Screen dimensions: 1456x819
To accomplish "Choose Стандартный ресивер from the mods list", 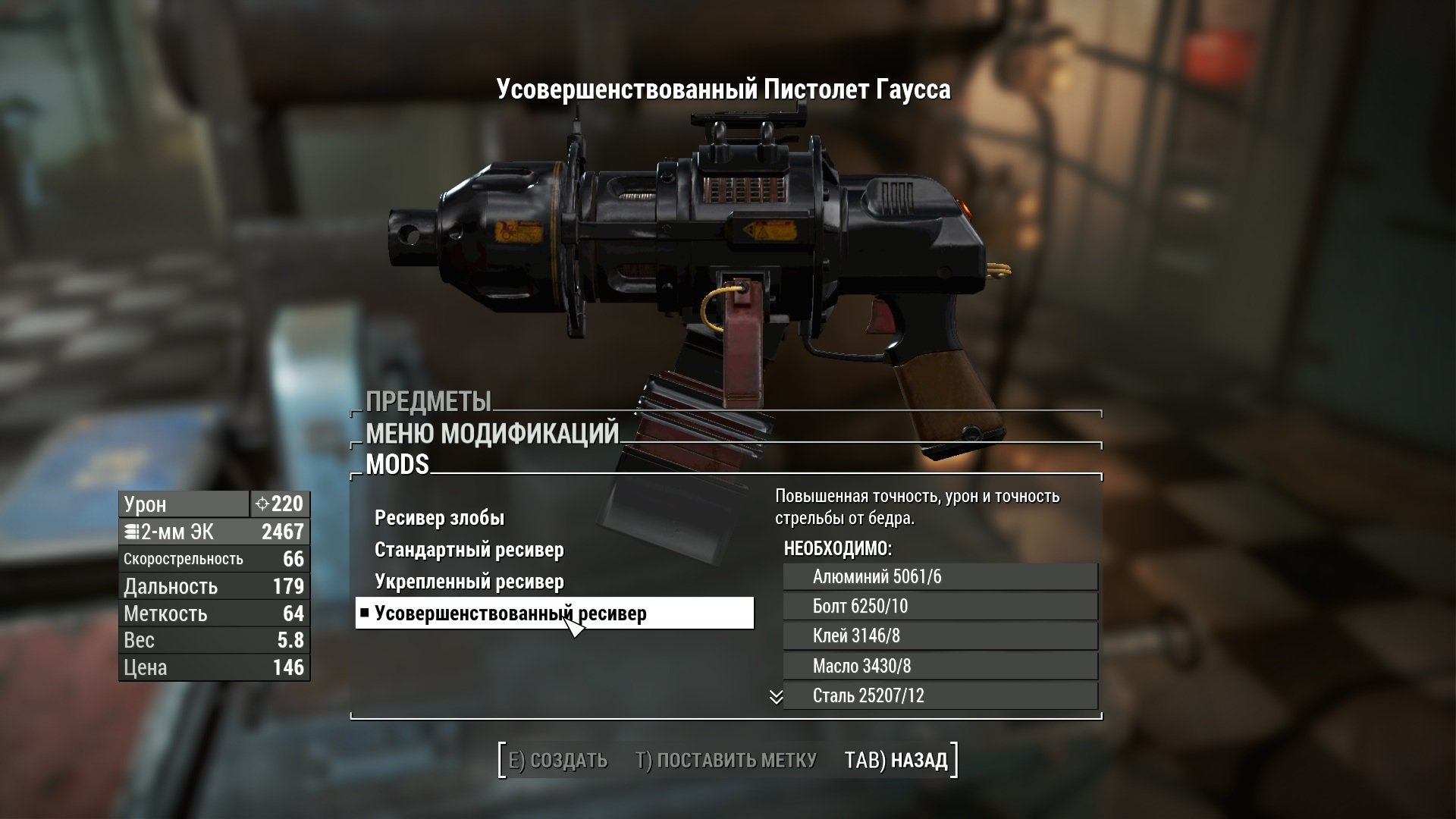I will [x=469, y=551].
